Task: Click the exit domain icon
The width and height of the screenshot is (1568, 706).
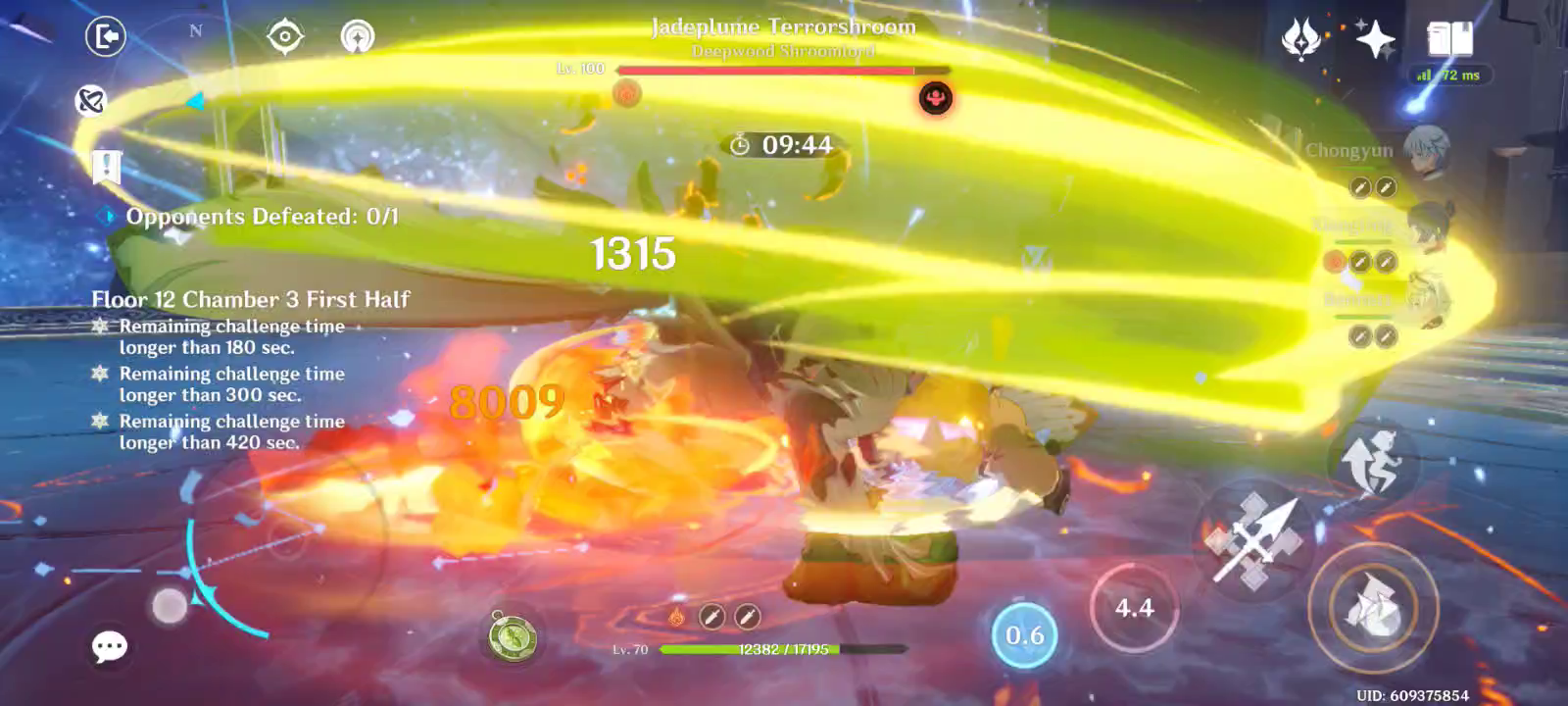Action: click(x=107, y=35)
